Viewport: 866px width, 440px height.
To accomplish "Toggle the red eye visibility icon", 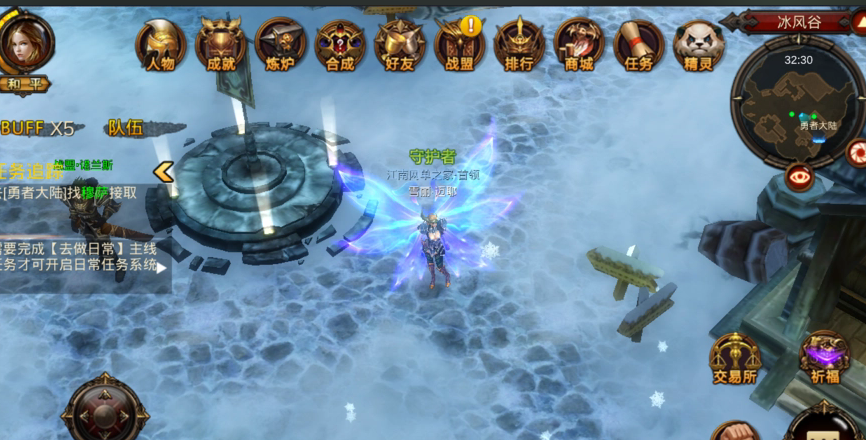I will click(799, 178).
